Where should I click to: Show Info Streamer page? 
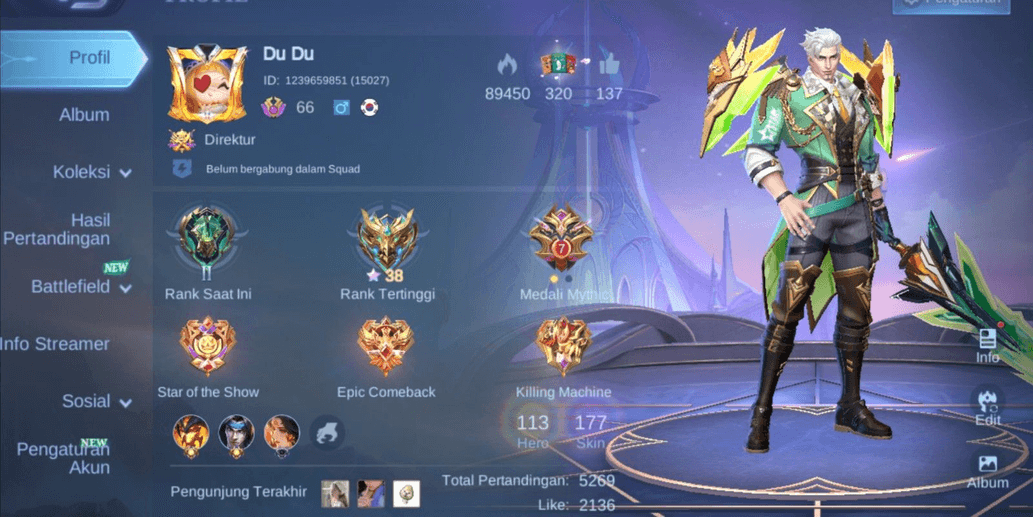pos(56,344)
